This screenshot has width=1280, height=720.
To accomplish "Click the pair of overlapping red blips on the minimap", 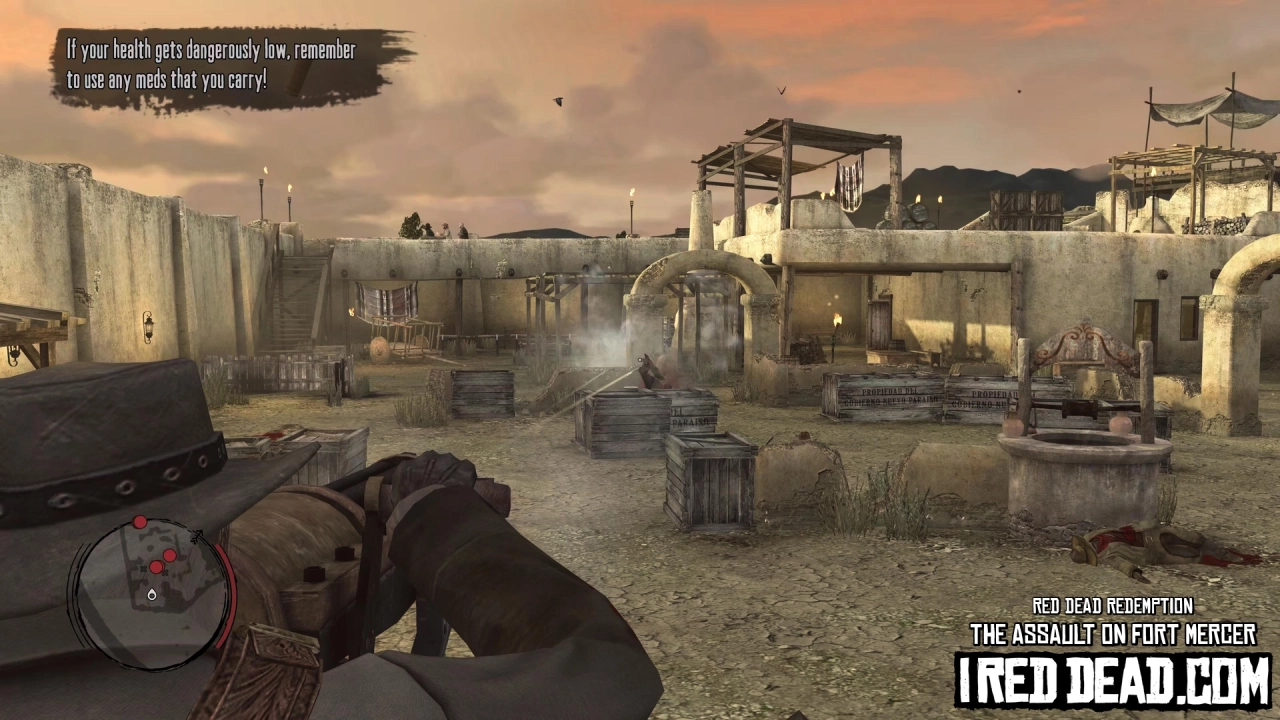I will pos(157,565).
